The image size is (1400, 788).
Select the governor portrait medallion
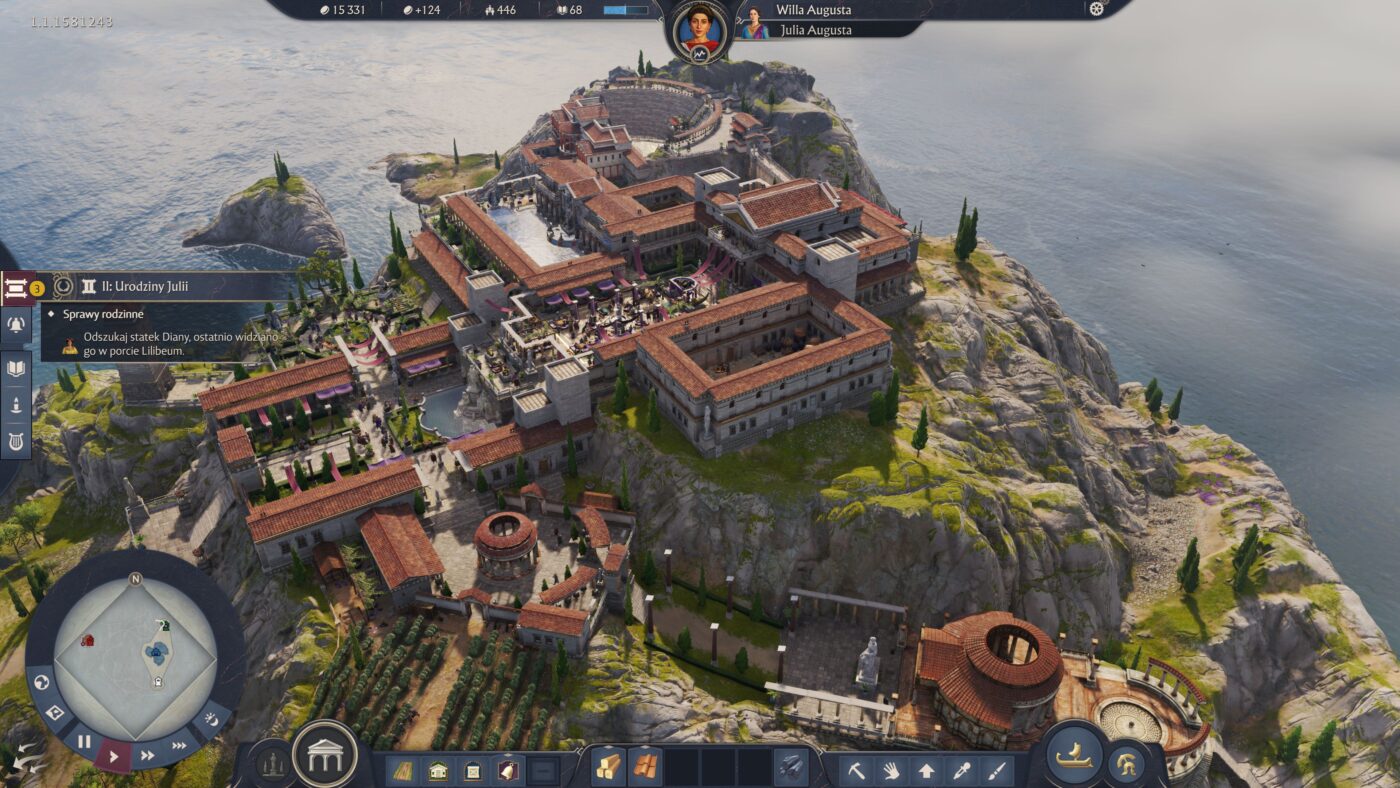tap(699, 29)
